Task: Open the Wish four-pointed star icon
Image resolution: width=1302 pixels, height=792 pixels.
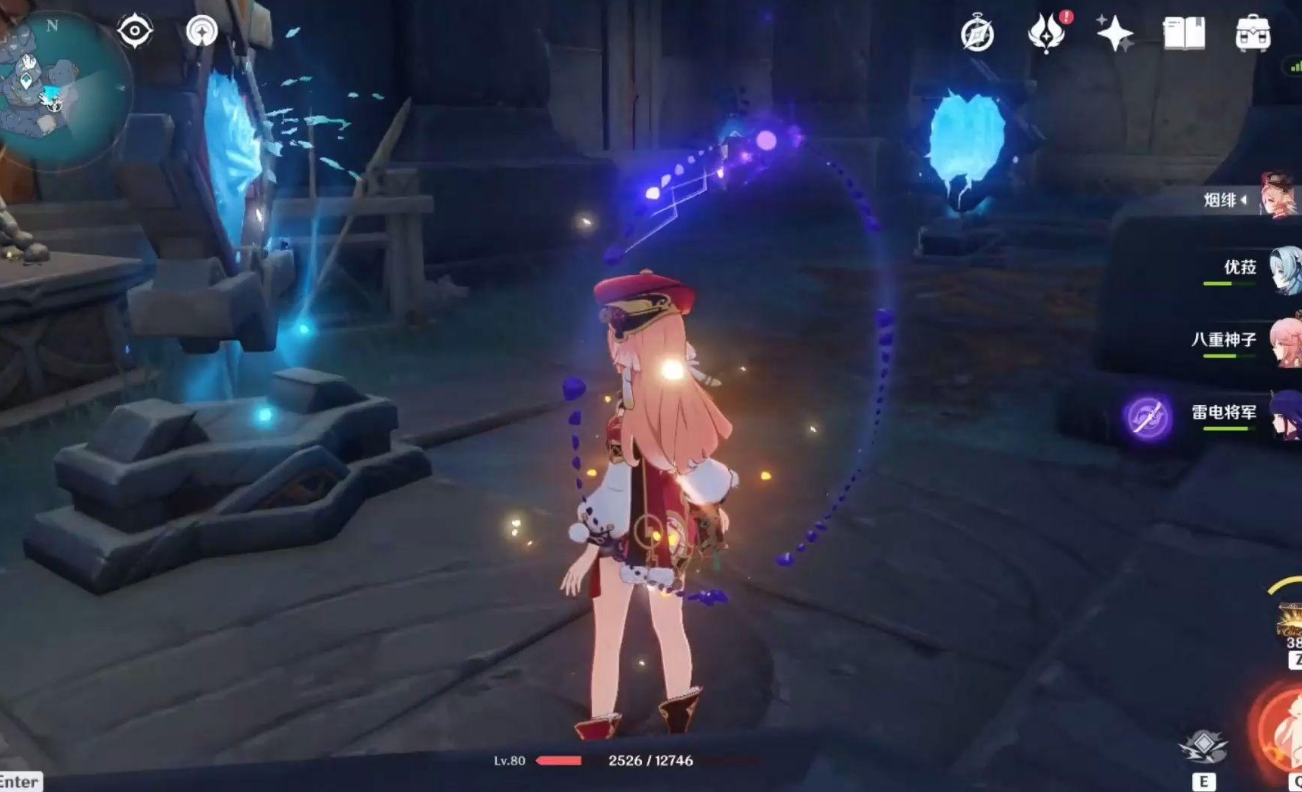Action: point(1114,33)
